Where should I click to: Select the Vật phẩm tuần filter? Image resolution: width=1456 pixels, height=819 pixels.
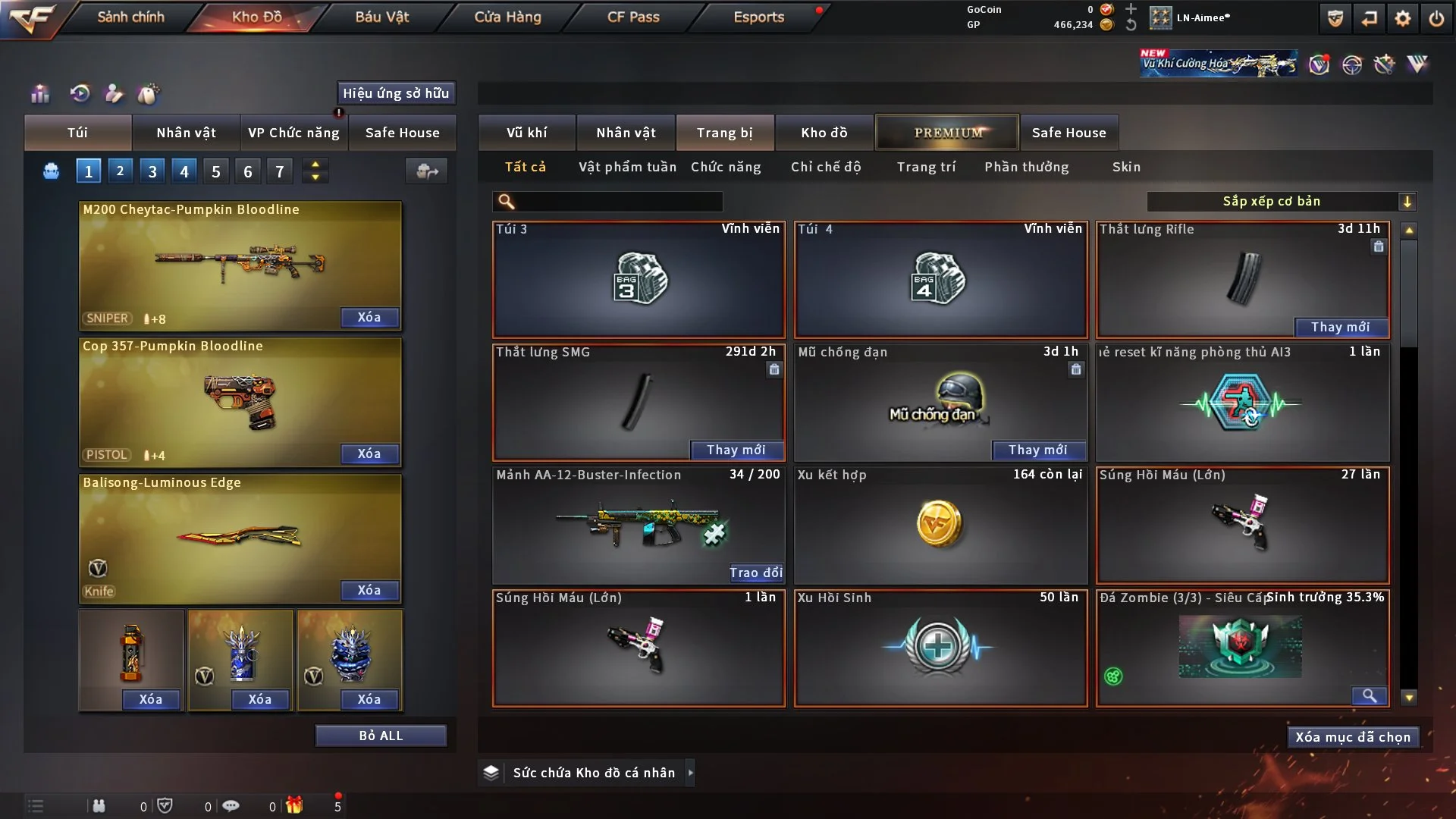click(x=627, y=167)
